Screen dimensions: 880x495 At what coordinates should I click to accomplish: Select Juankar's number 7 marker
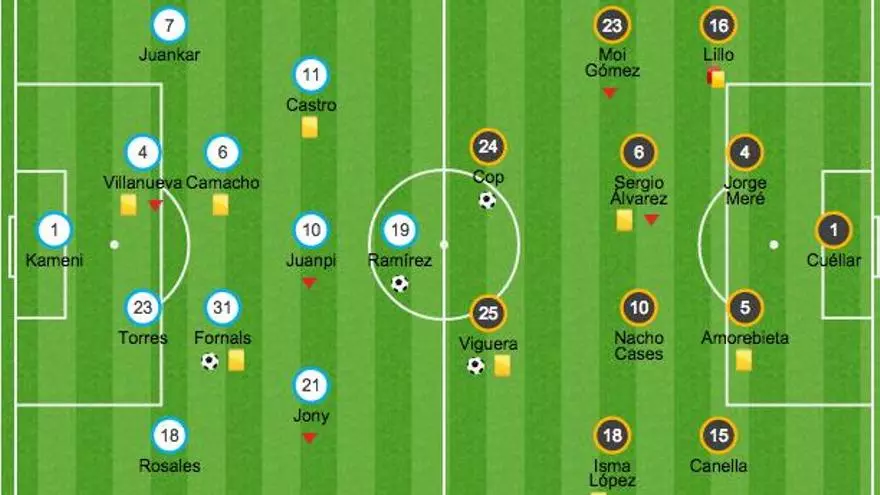coord(170,25)
